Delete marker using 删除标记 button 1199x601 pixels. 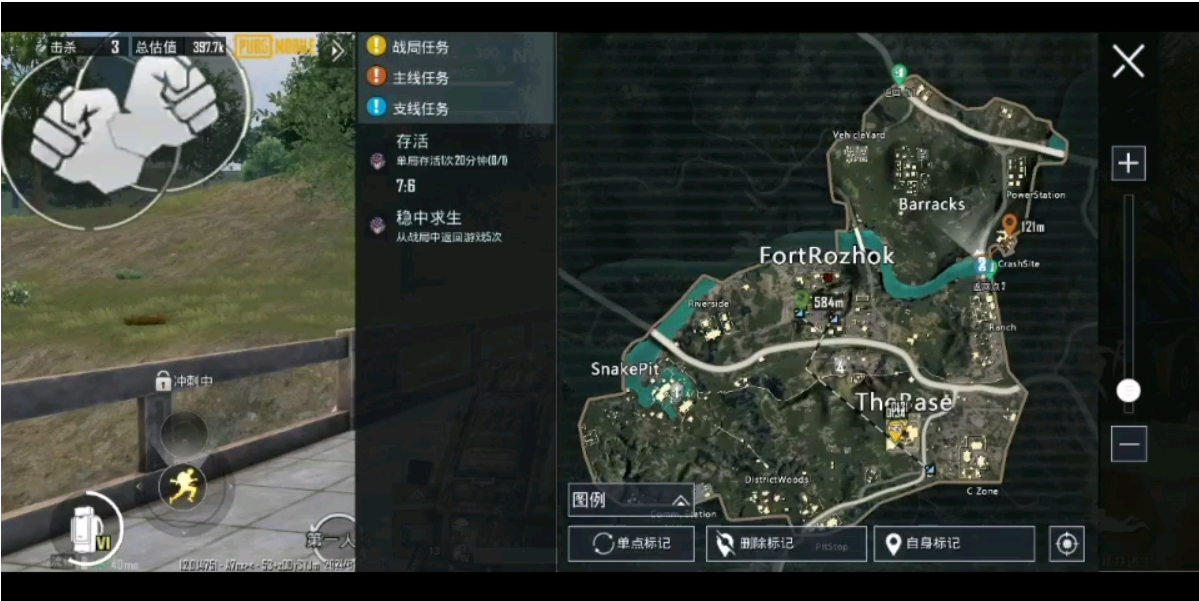coord(785,544)
